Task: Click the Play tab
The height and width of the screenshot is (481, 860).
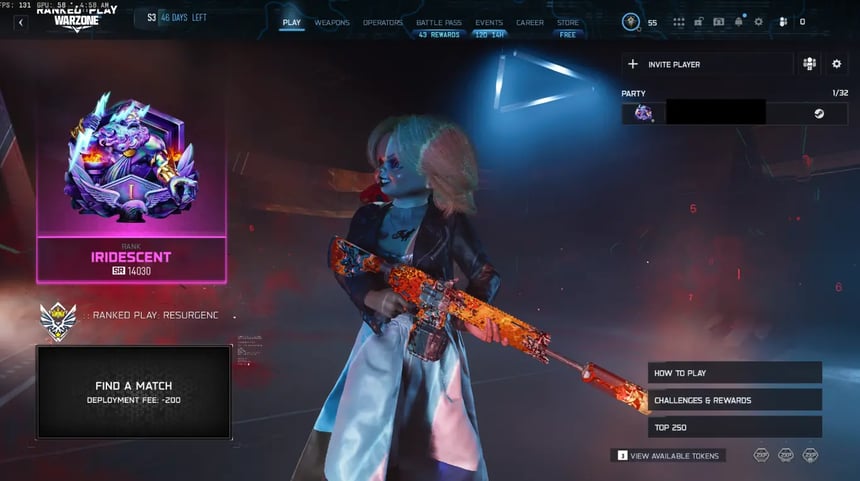Action: pyautogui.click(x=292, y=22)
